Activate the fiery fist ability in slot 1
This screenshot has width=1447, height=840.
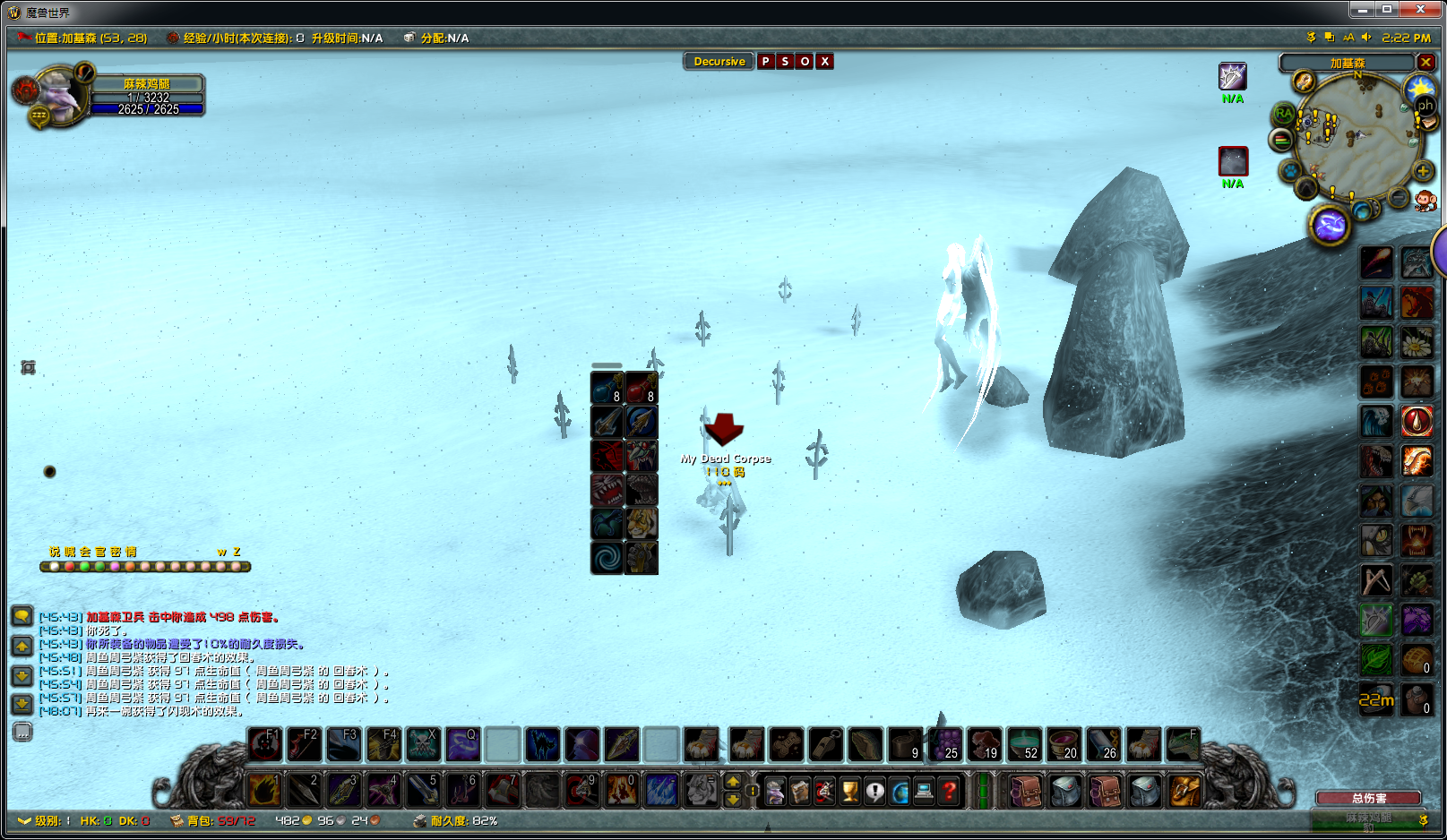[x=264, y=790]
